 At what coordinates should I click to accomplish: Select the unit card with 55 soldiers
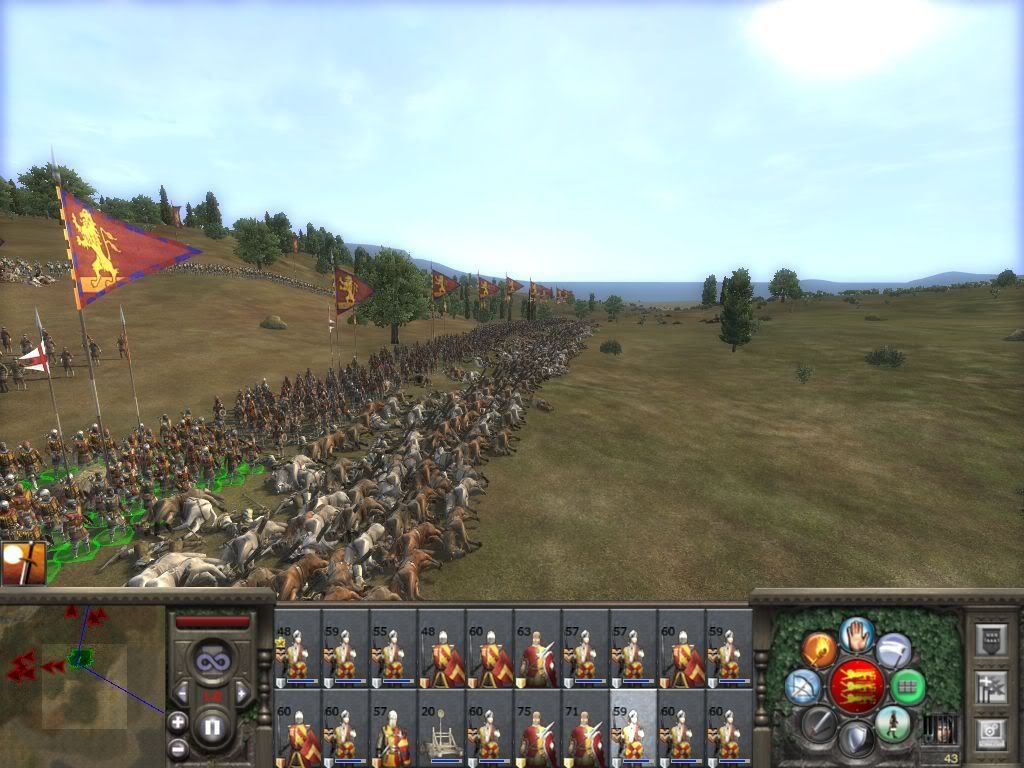[x=393, y=648]
